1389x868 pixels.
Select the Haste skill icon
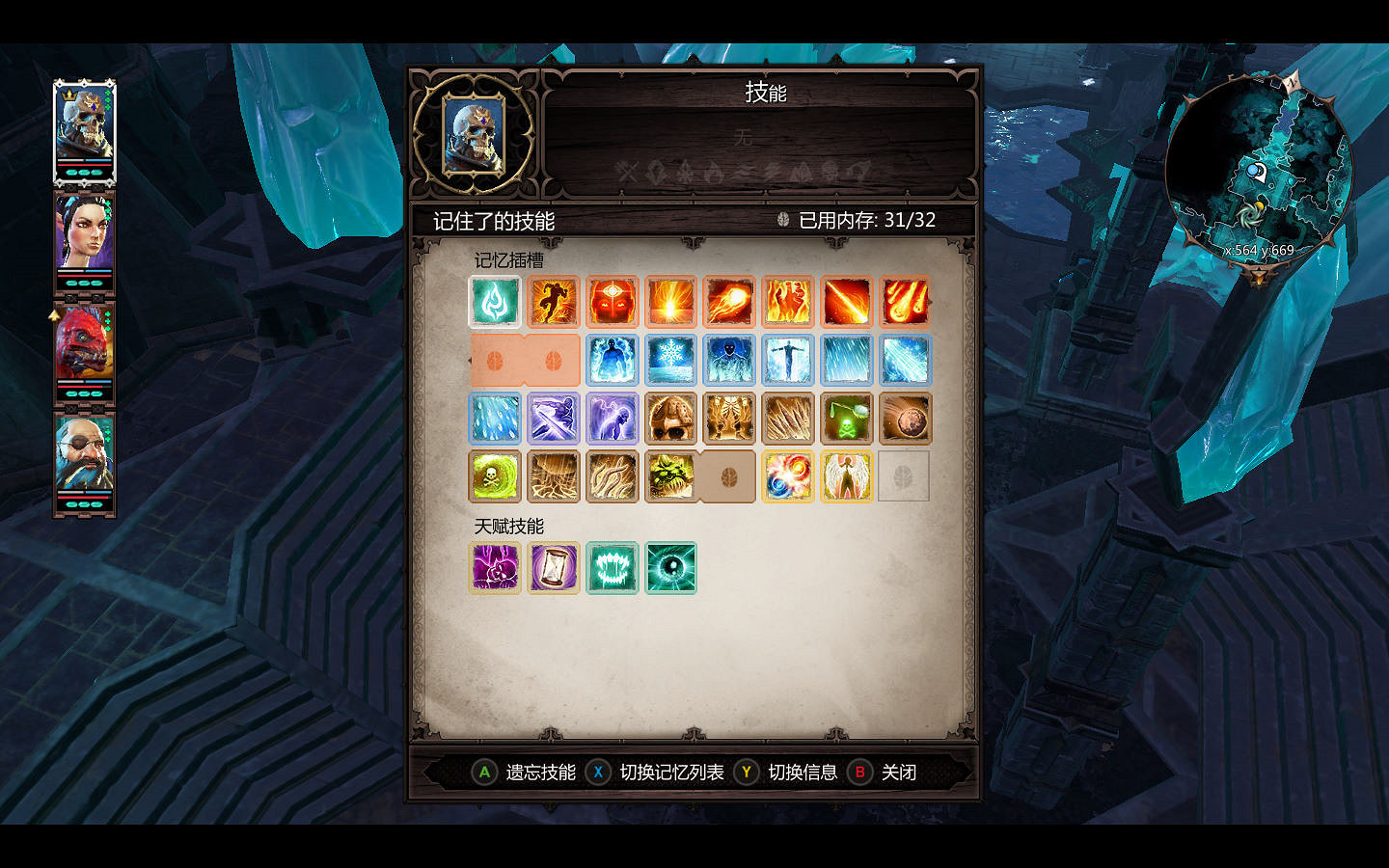(554, 300)
